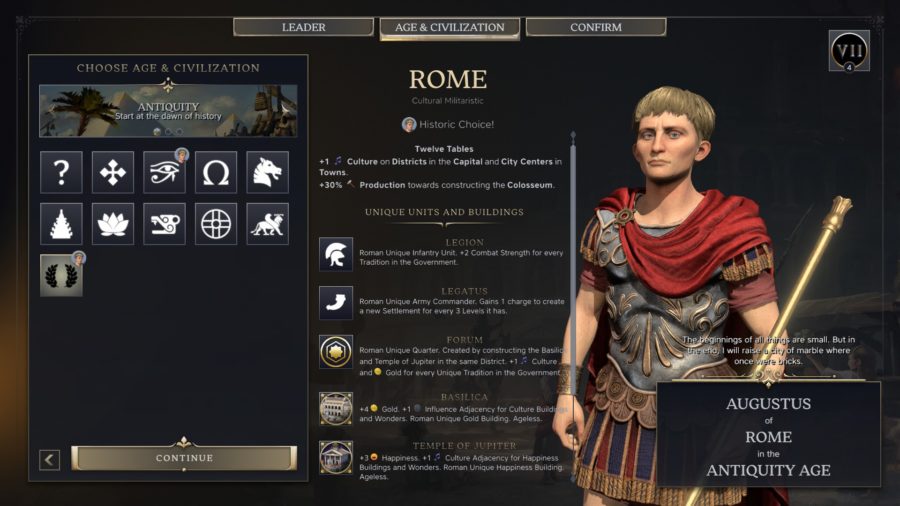Pick the Eye of Horus civilization
This screenshot has height=506, width=900.
coord(164,172)
